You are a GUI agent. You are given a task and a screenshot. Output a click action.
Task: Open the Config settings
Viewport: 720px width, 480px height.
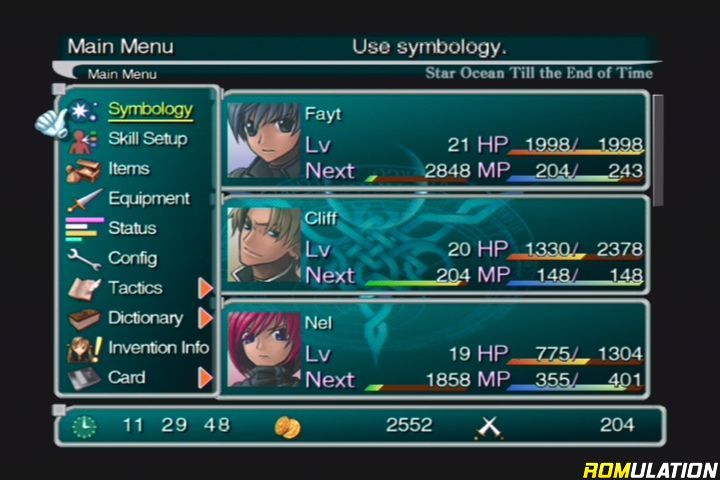pos(132,258)
